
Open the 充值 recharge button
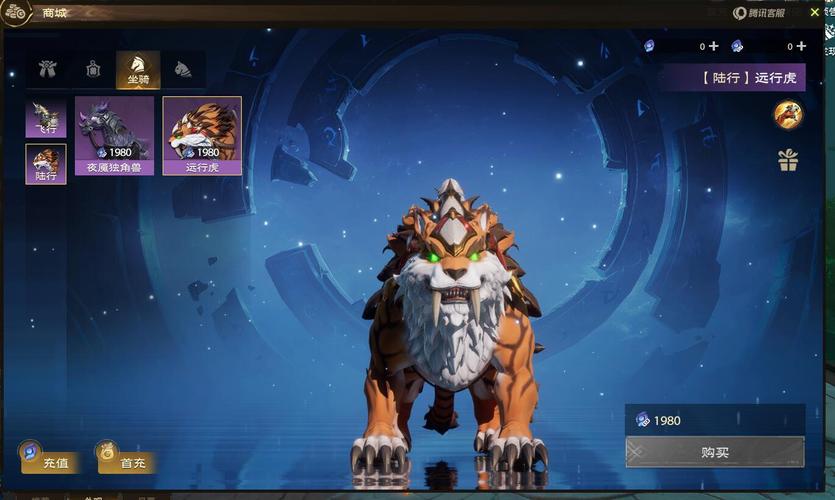click(49, 459)
